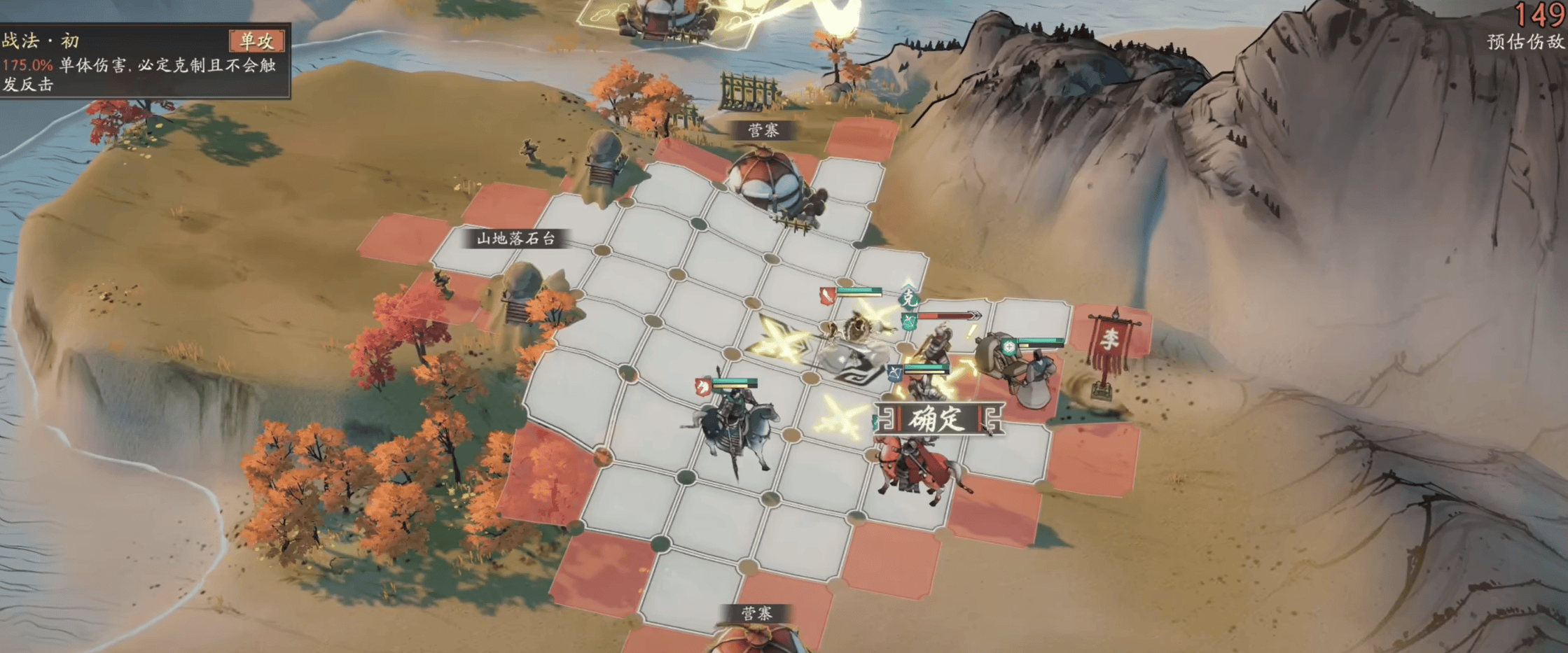Select the 山地落石台 label
1568x653 pixels.
pyautogui.click(x=515, y=239)
